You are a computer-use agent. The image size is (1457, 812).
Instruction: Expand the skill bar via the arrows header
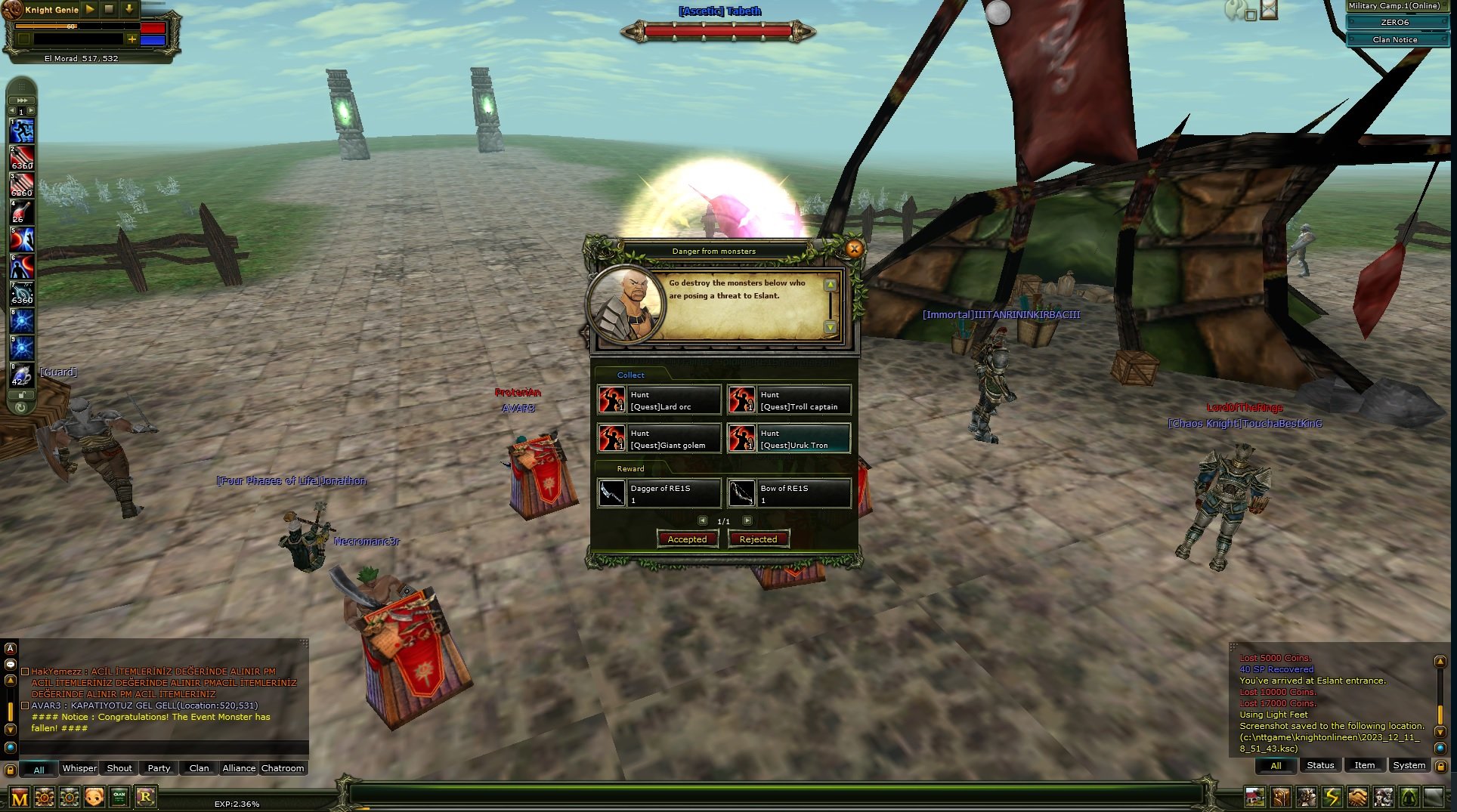tap(23, 100)
